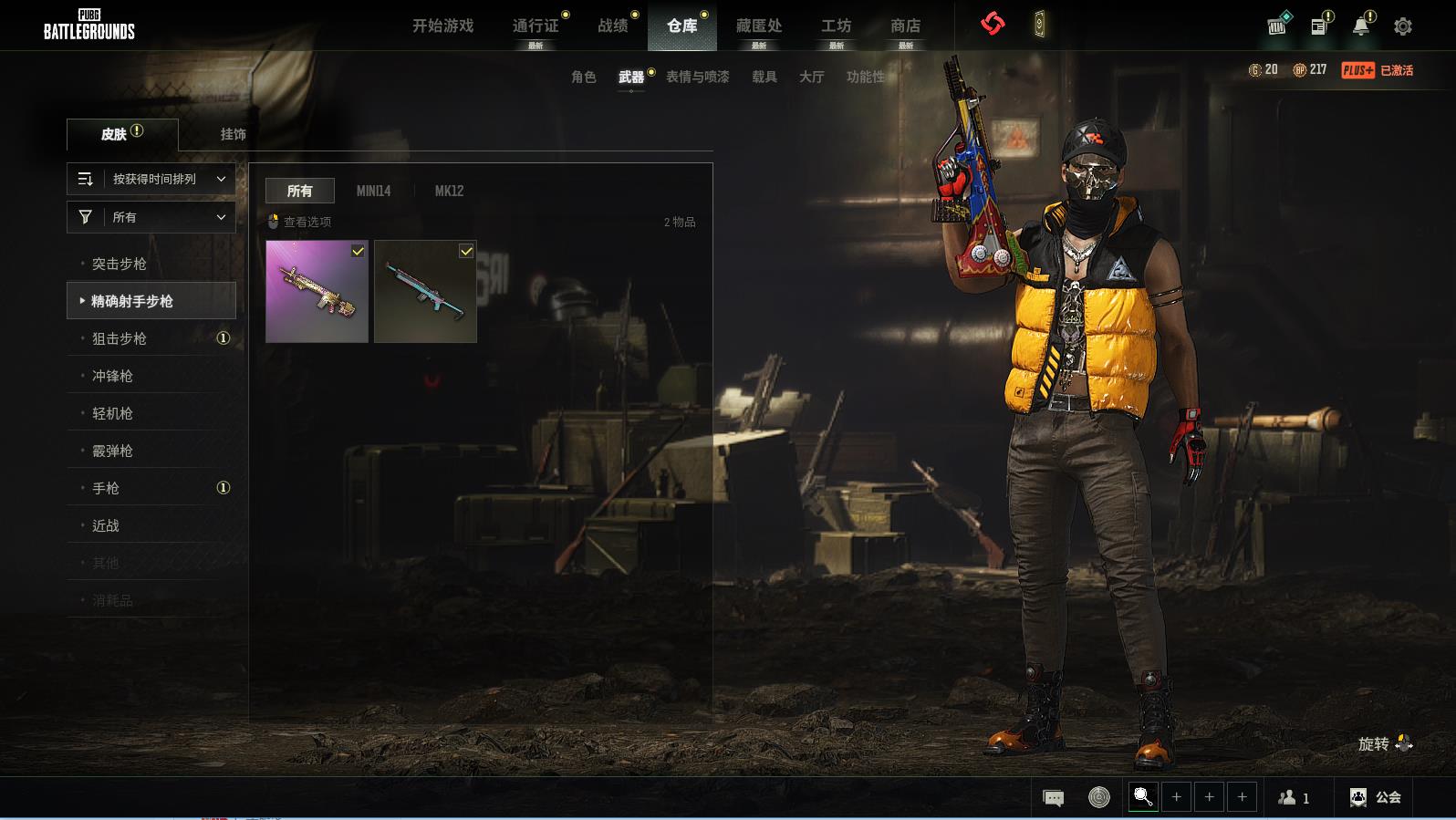Switch to the 挂饰 tab

click(x=233, y=134)
